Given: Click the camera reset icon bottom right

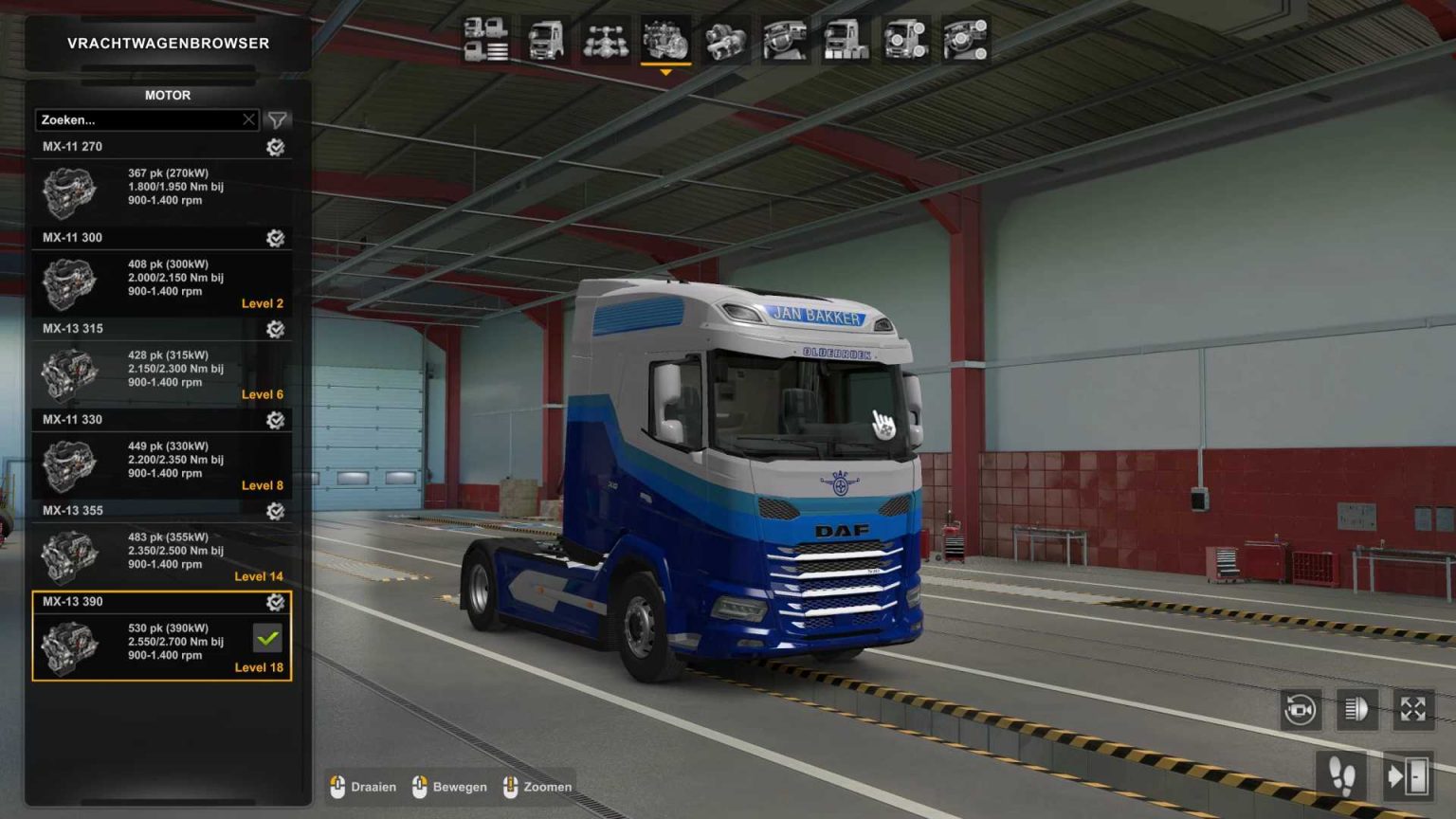Looking at the screenshot, I should click(x=1301, y=709).
